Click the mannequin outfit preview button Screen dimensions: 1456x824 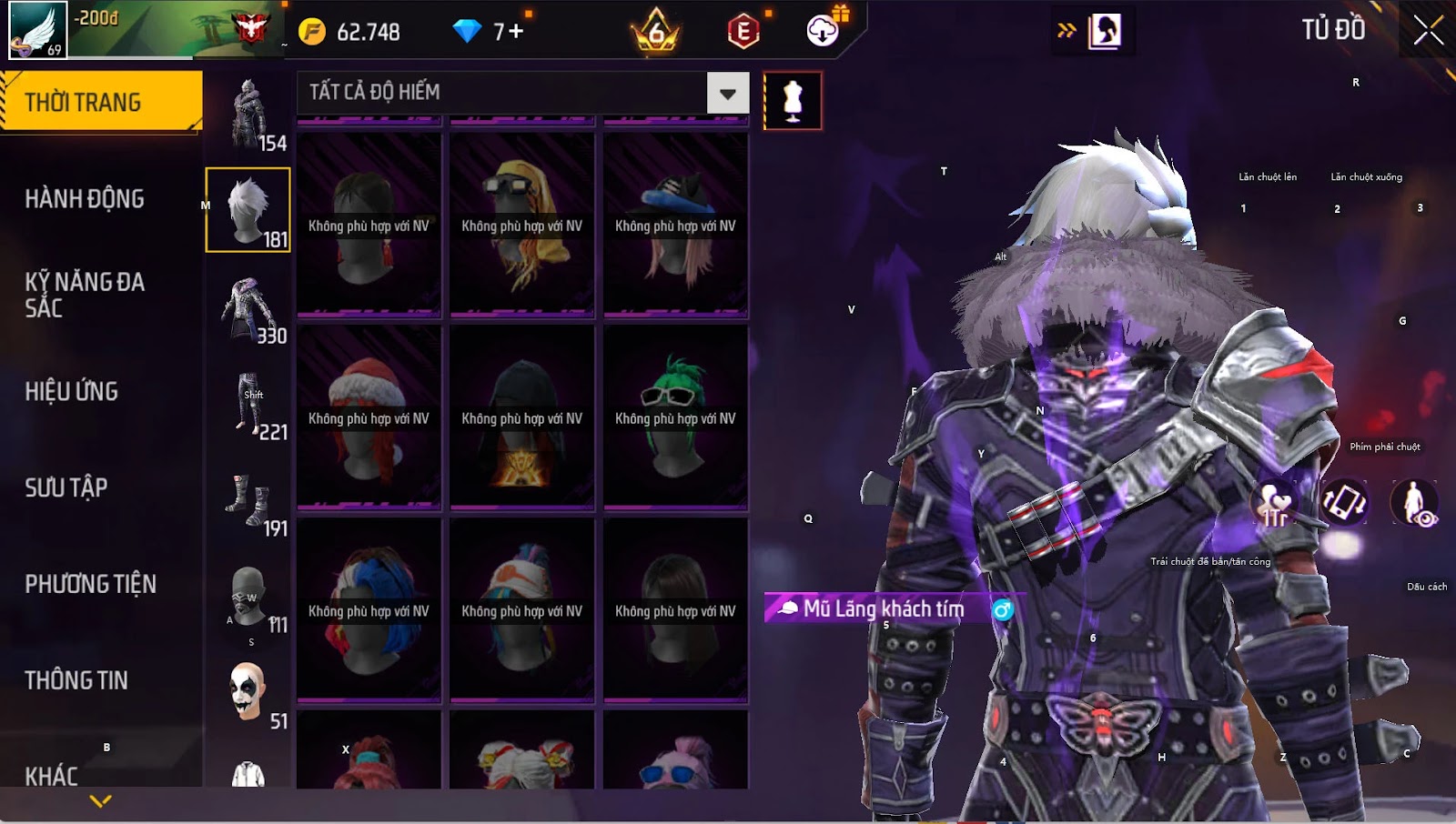point(793,101)
